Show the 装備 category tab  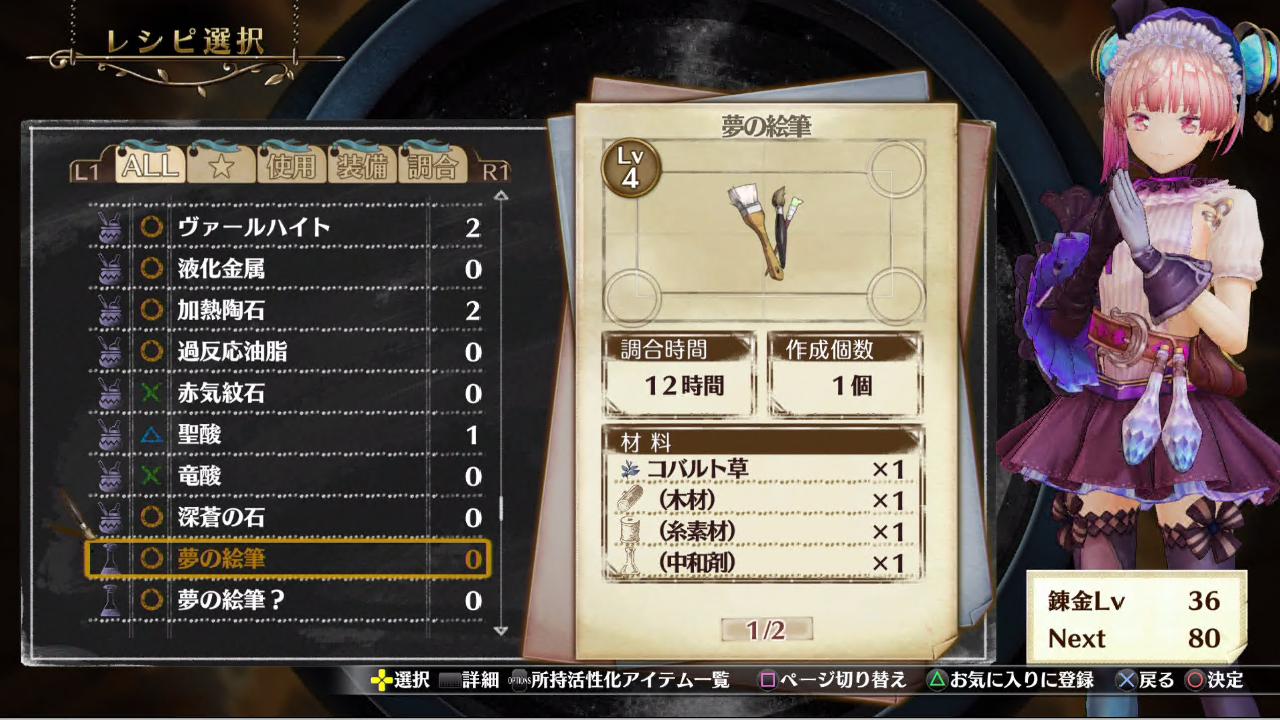(x=361, y=166)
